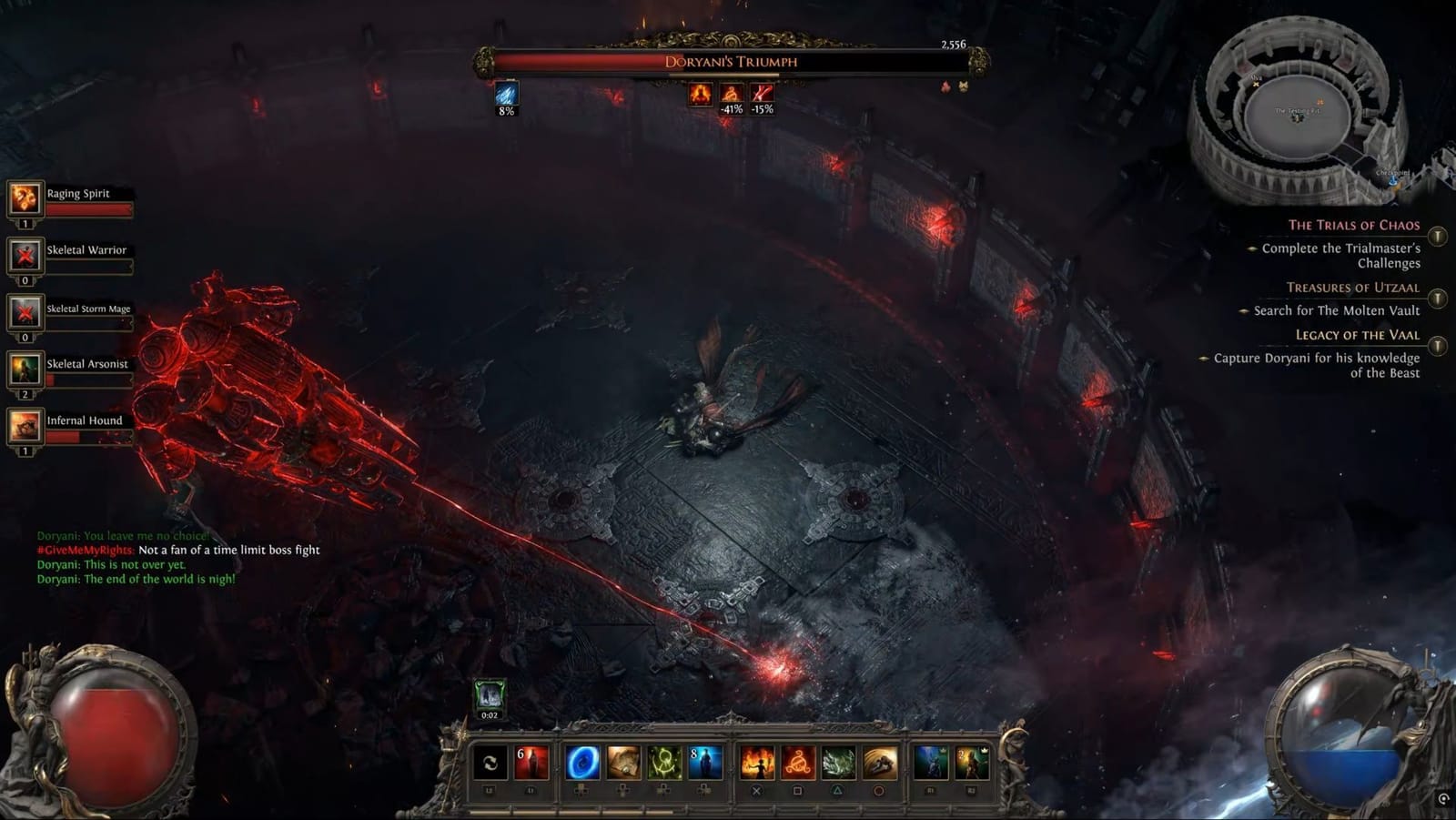Expand the Skeletal Arsonist minion entry
This screenshot has width=1456, height=820.
24,371
